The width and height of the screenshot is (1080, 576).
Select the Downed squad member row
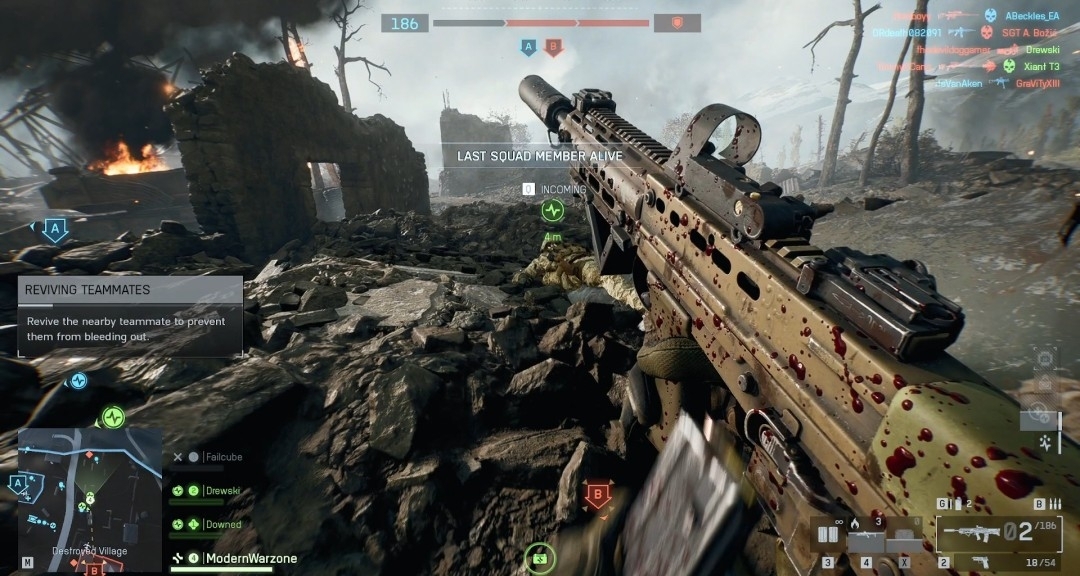[223, 524]
